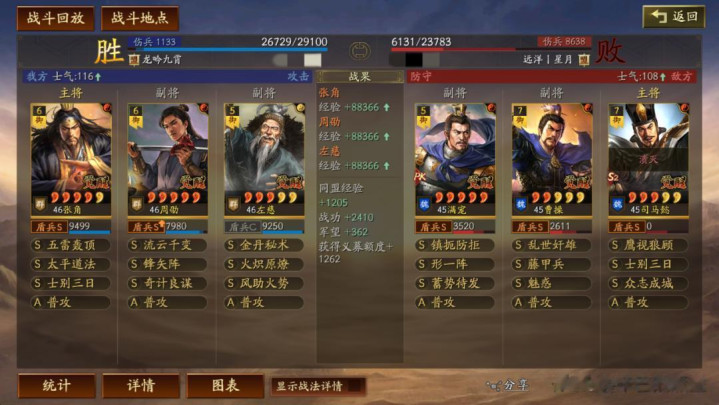Open the 图表 chart view
This screenshot has height=405, width=719.
click(x=225, y=386)
